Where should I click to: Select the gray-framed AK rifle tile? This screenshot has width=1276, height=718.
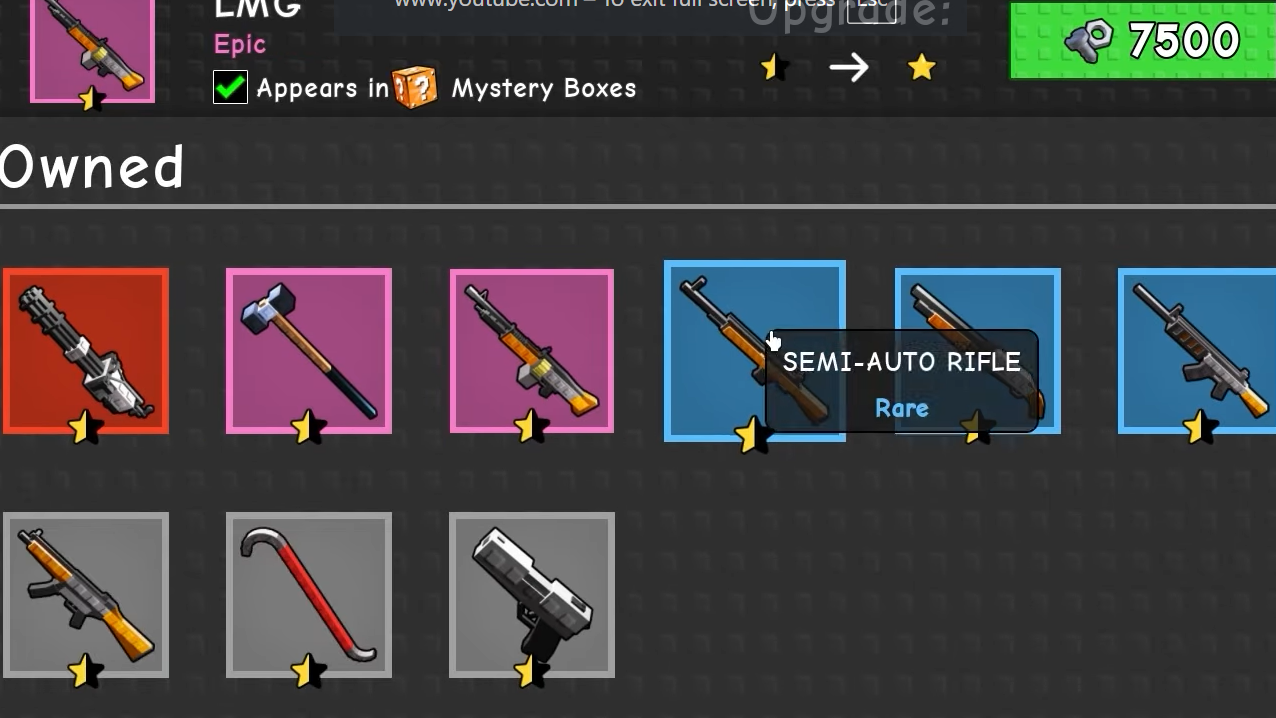click(x=86, y=595)
